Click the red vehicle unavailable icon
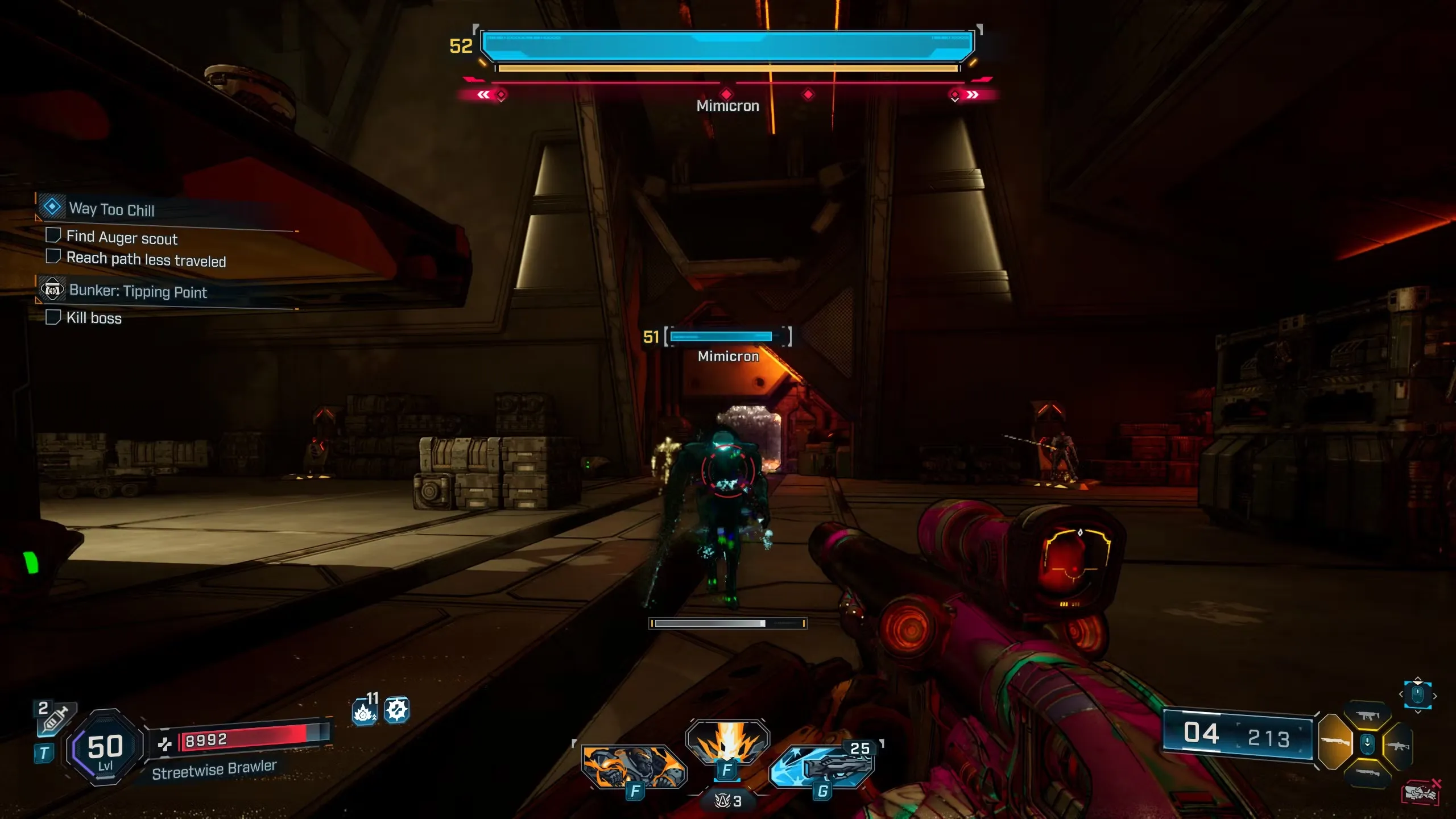This screenshot has width=1456, height=819. tap(1421, 792)
